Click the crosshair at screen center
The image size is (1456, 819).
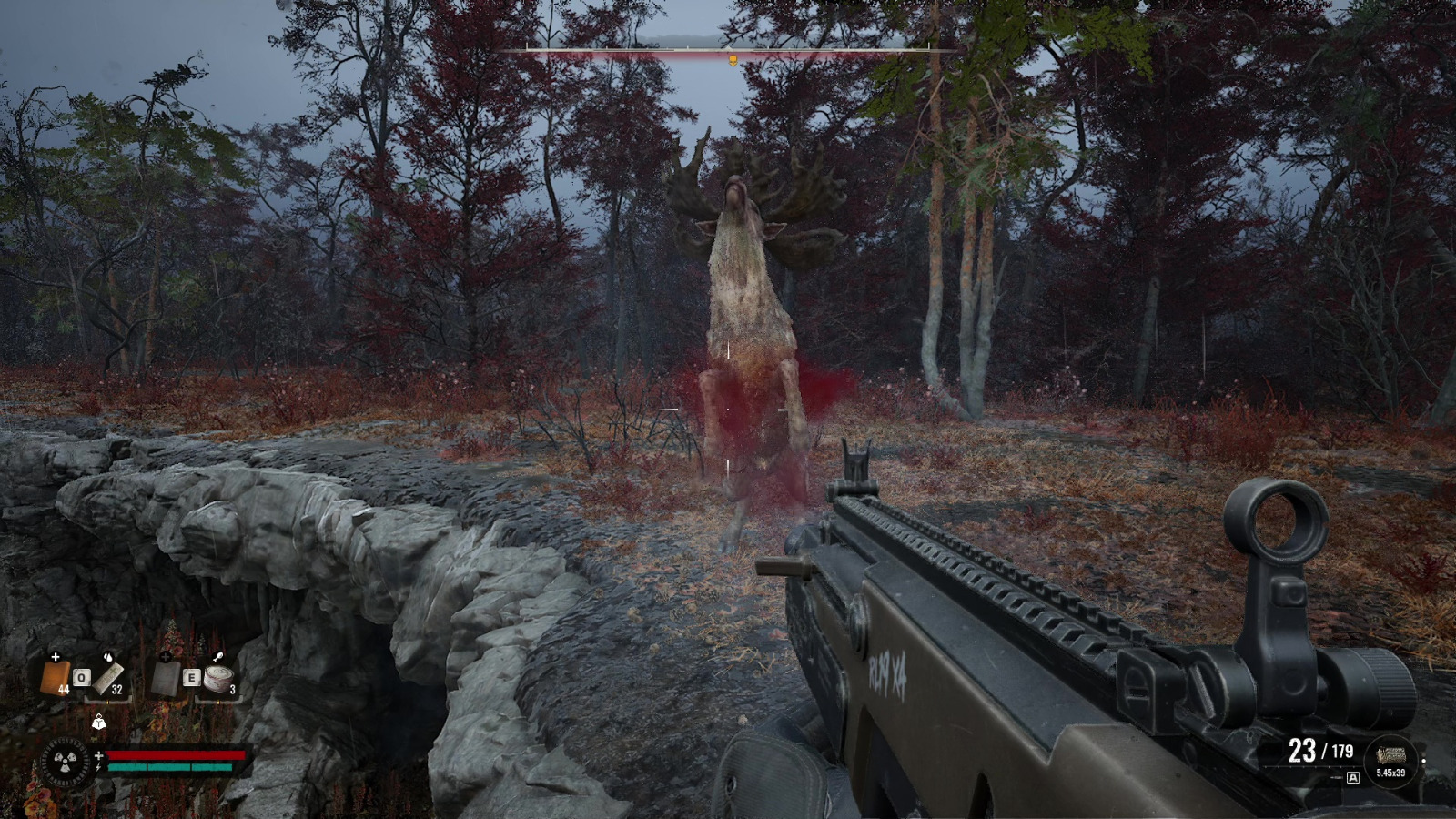coord(728,409)
